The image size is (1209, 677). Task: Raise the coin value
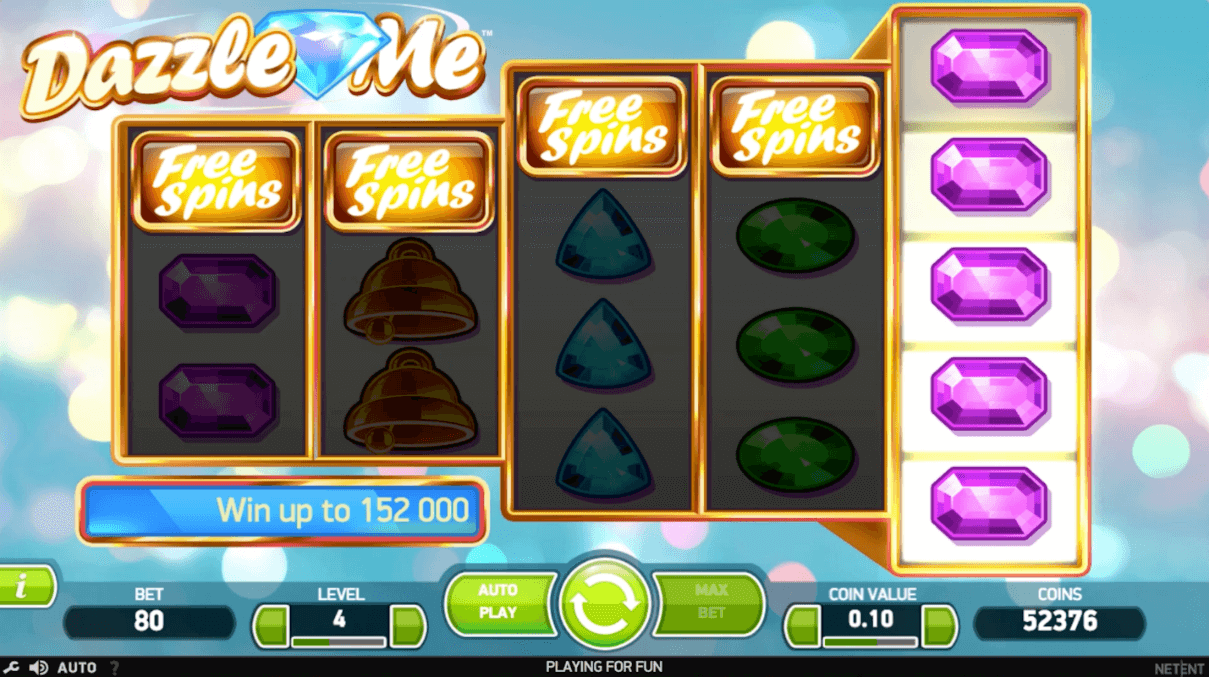[939, 626]
